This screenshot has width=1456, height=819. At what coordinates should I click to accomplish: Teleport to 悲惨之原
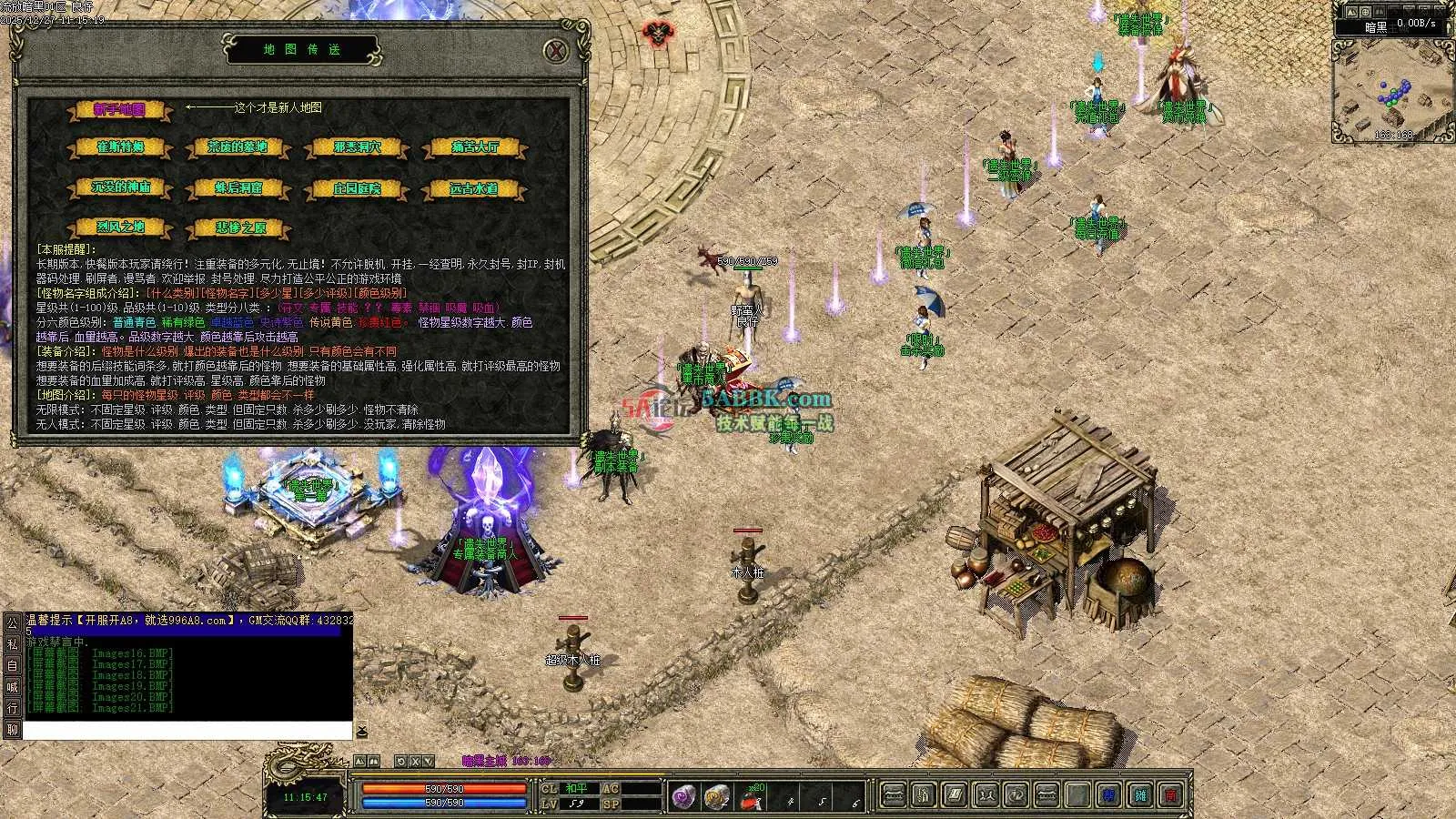240,227
